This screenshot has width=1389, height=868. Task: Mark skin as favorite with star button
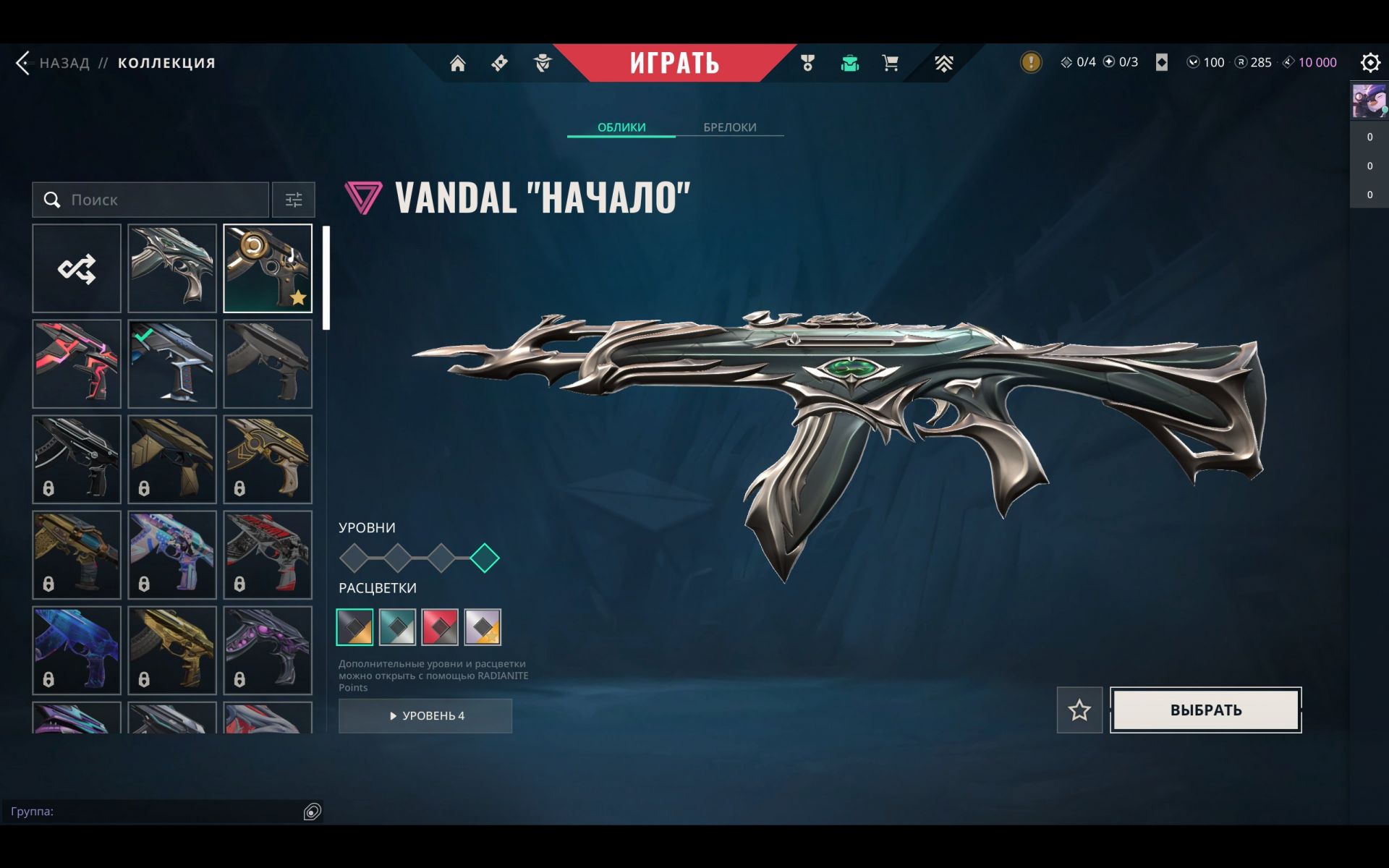(1079, 710)
